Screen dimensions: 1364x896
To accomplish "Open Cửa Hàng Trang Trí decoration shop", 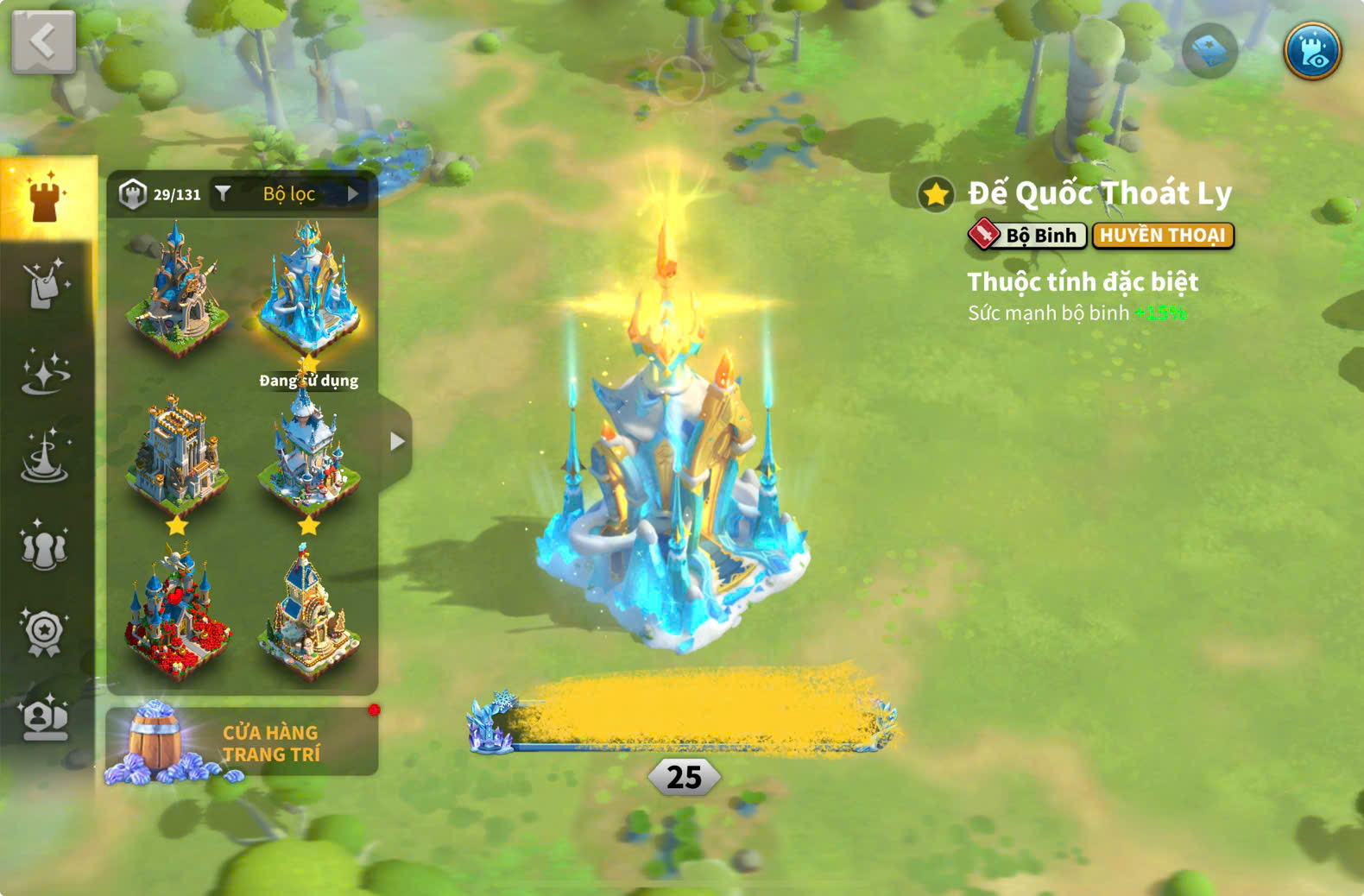I will 242,742.
